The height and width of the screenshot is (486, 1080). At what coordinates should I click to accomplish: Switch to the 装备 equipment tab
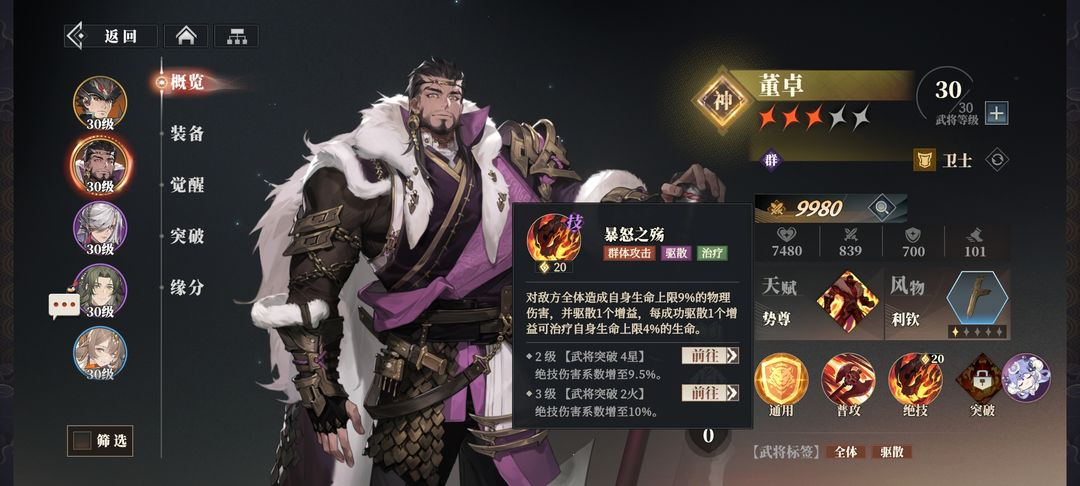[187, 133]
